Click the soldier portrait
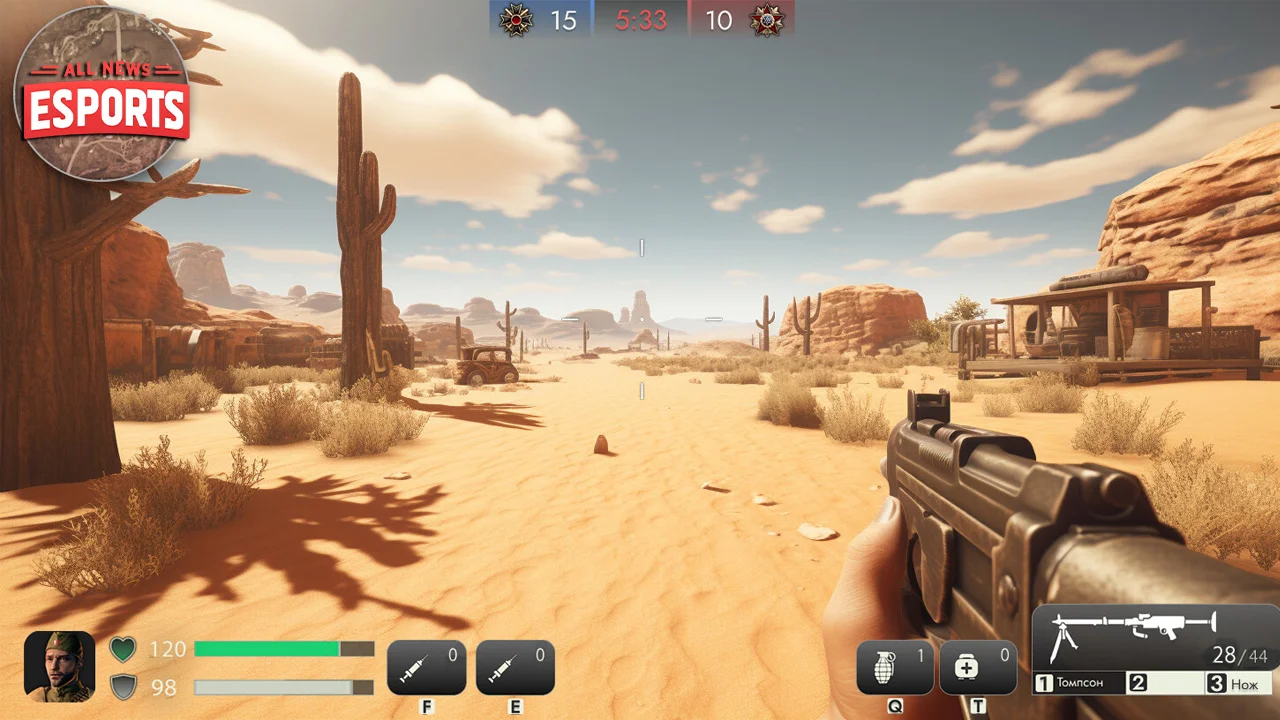Viewport: 1280px width, 720px height. tap(59, 666)
